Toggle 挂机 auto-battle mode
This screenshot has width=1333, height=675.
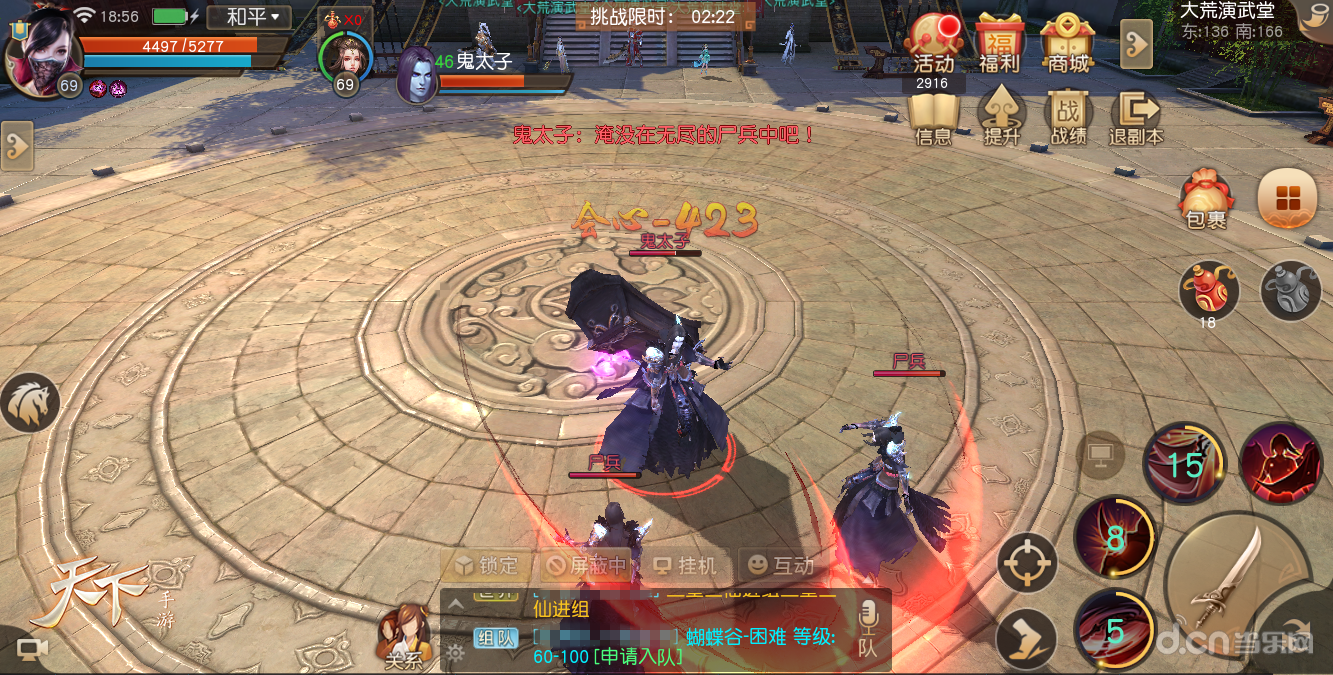[x=685, y=566]
